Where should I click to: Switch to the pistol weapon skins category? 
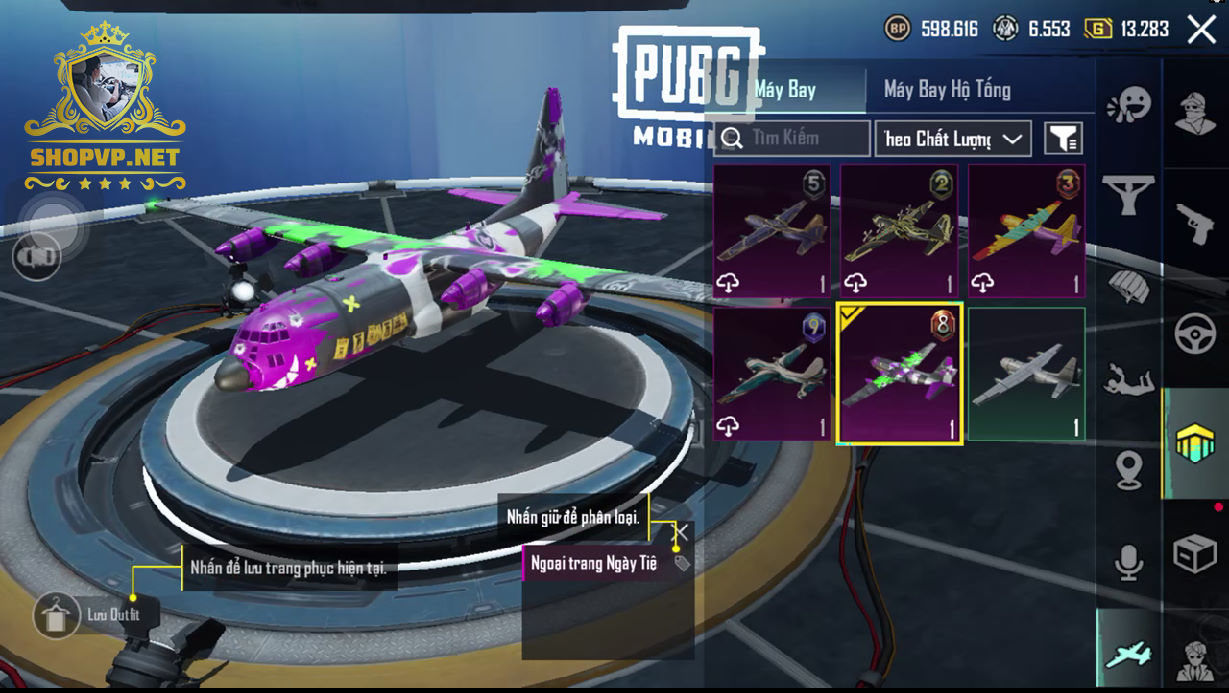coord(1195,225)
